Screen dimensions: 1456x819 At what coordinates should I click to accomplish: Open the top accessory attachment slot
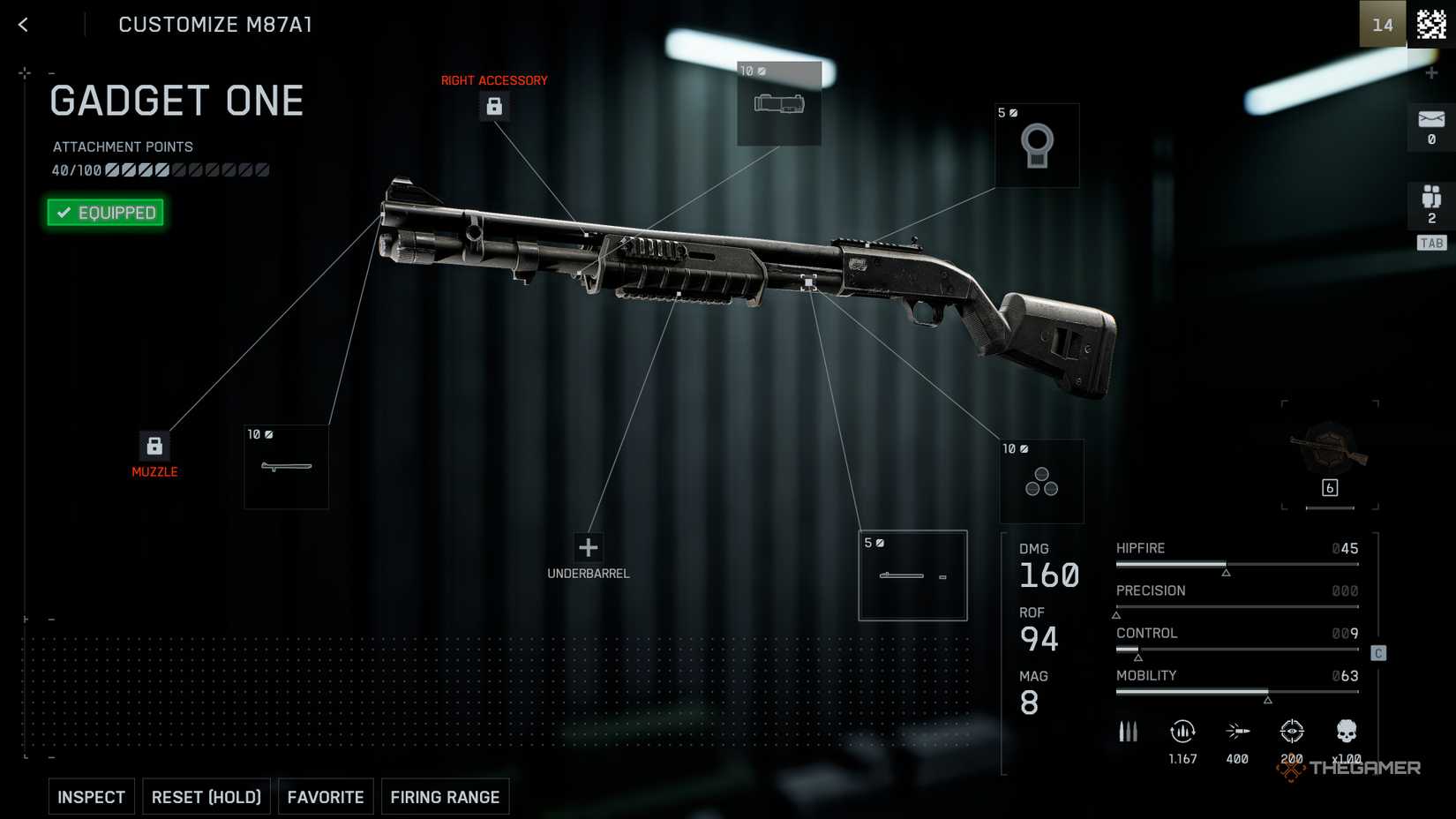coord(779,104)
